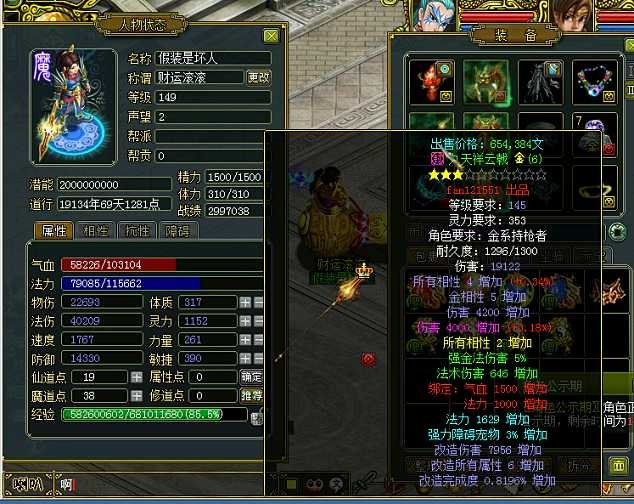Viewport: 634px width, 504px height.
Task: Click the plus button next to 仙道点
Action: 137,377
